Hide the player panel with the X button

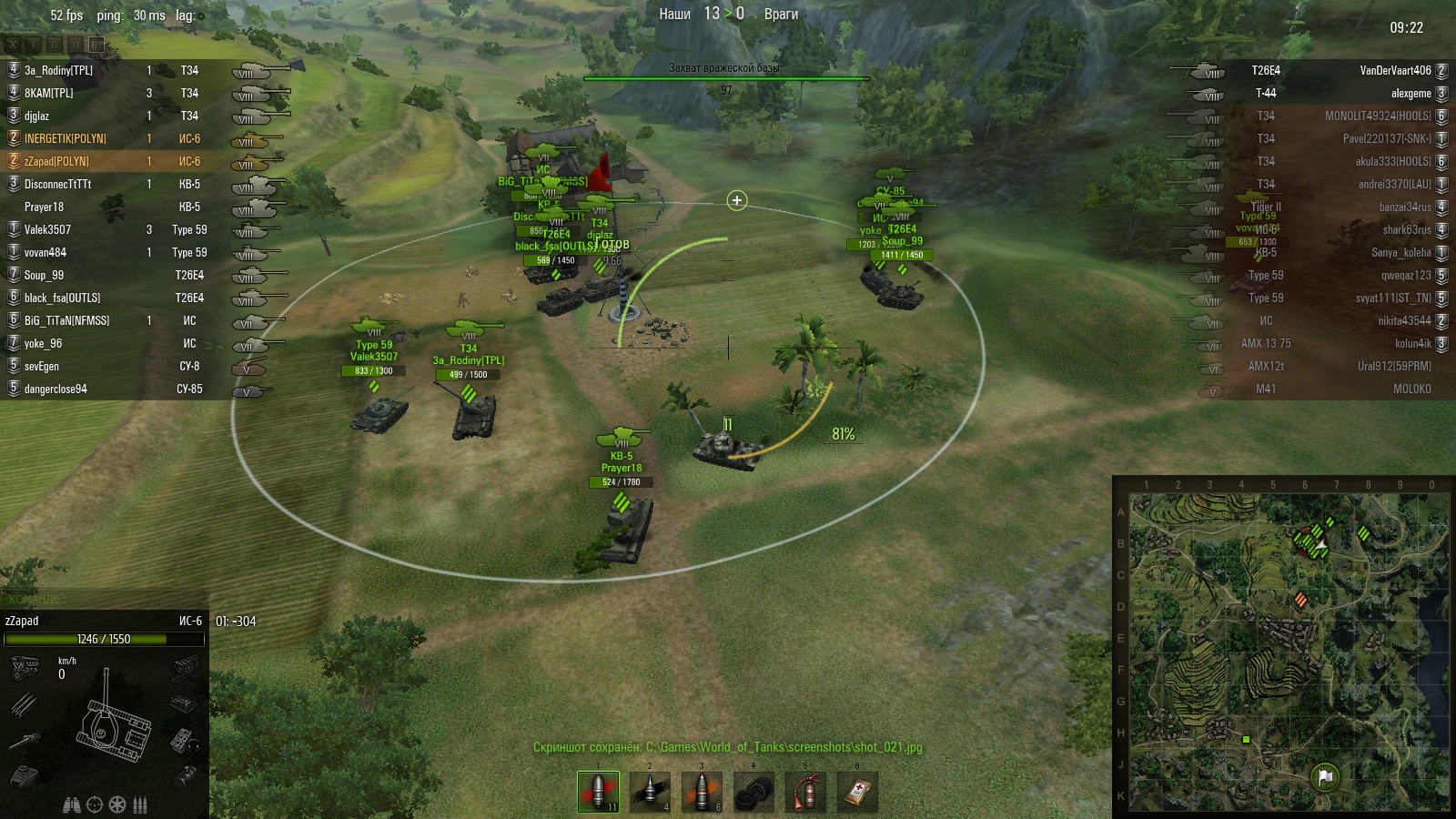pos(13,44)
